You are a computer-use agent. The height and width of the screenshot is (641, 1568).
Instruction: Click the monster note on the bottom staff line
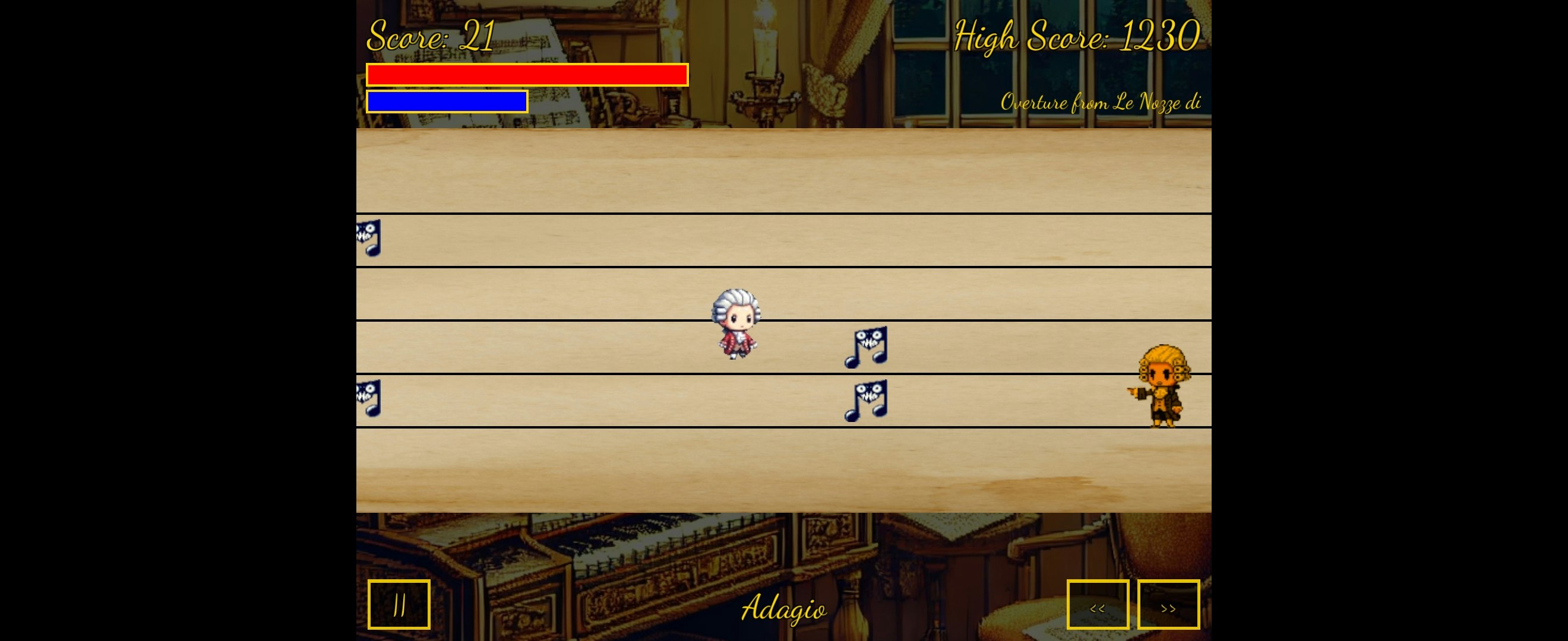865,401
